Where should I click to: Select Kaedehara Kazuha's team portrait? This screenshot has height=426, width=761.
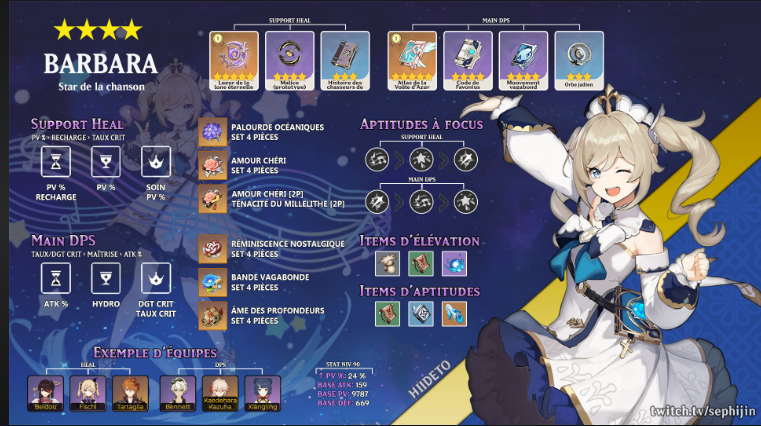click(x=219, y=391)
